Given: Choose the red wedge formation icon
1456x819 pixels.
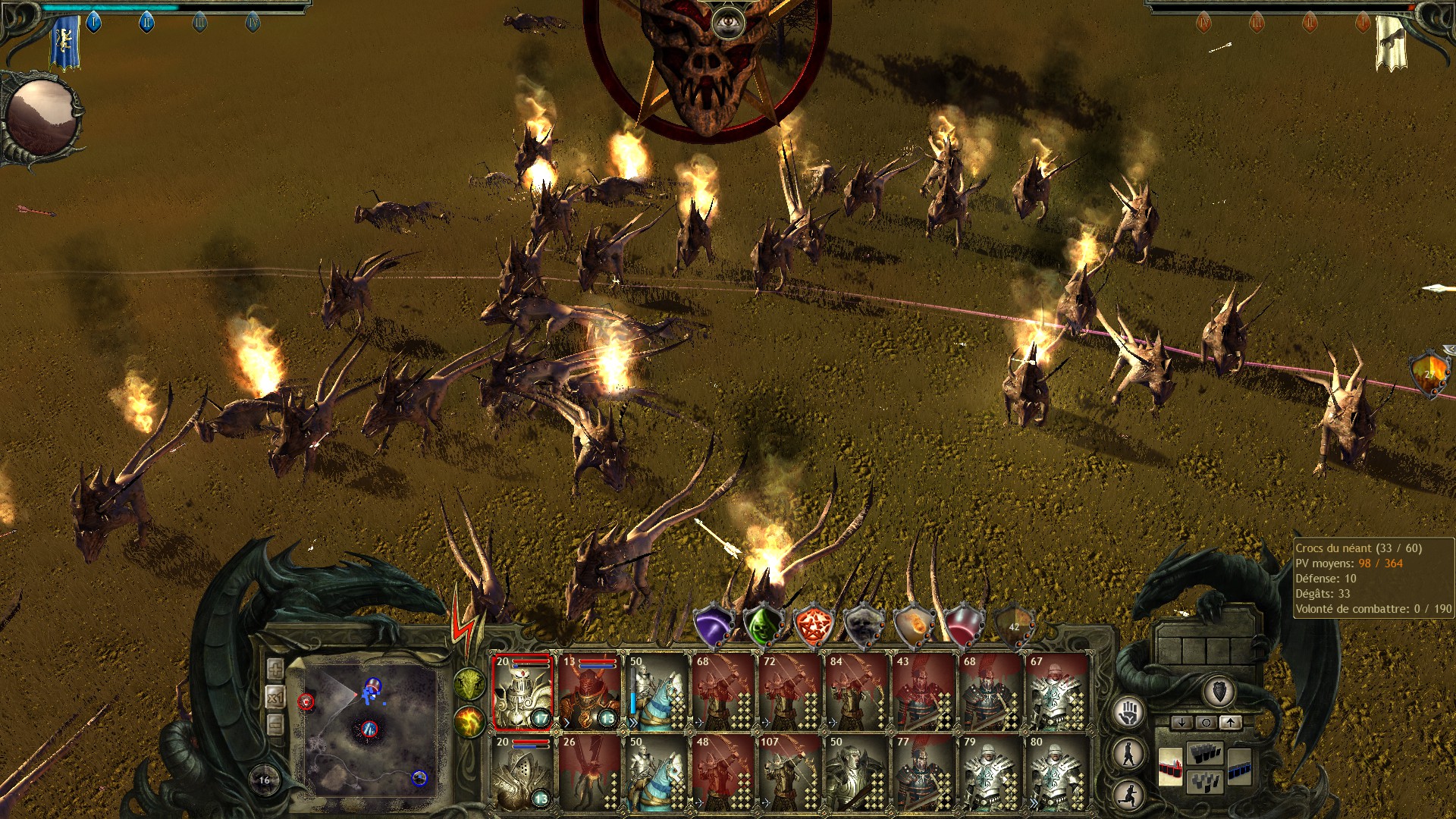Looking at the screenshot, I should click(x=1171, y=767).
